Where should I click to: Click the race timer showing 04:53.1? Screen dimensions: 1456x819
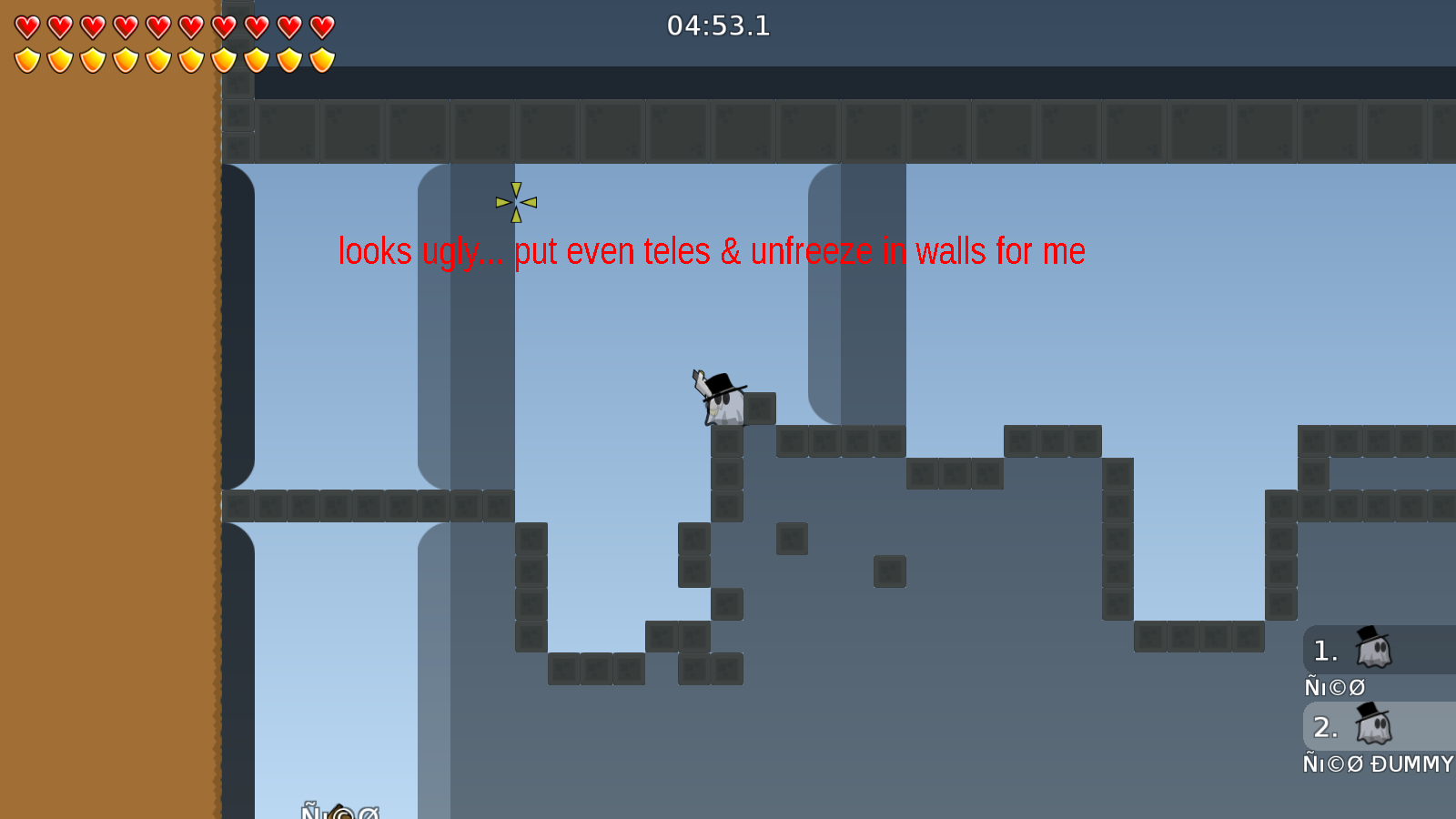pyautogui.click(x=720, y=26)
